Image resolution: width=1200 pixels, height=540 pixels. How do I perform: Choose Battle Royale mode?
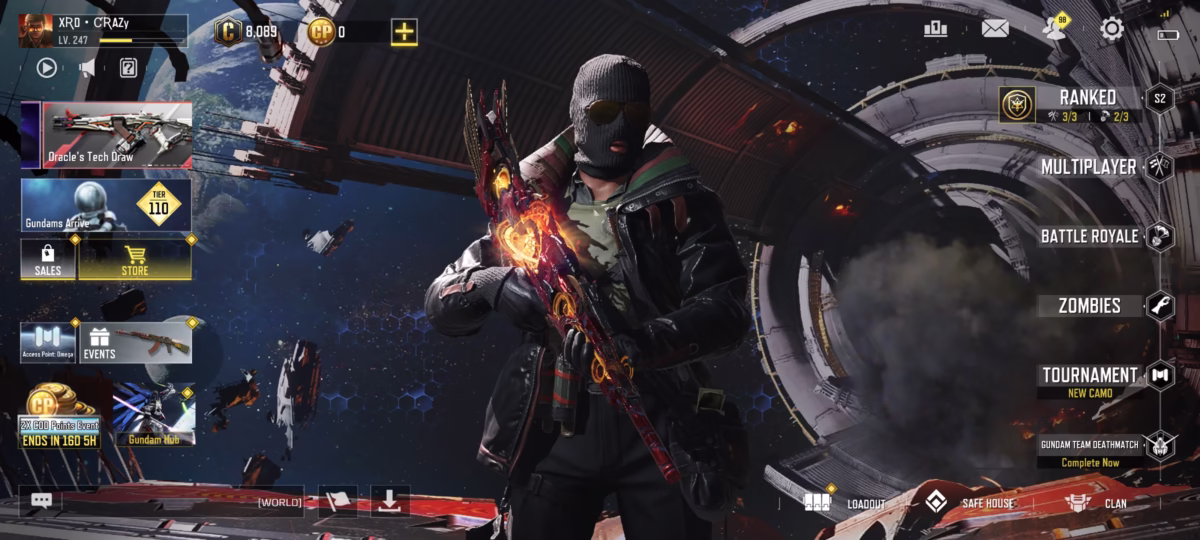(1089, 237)
